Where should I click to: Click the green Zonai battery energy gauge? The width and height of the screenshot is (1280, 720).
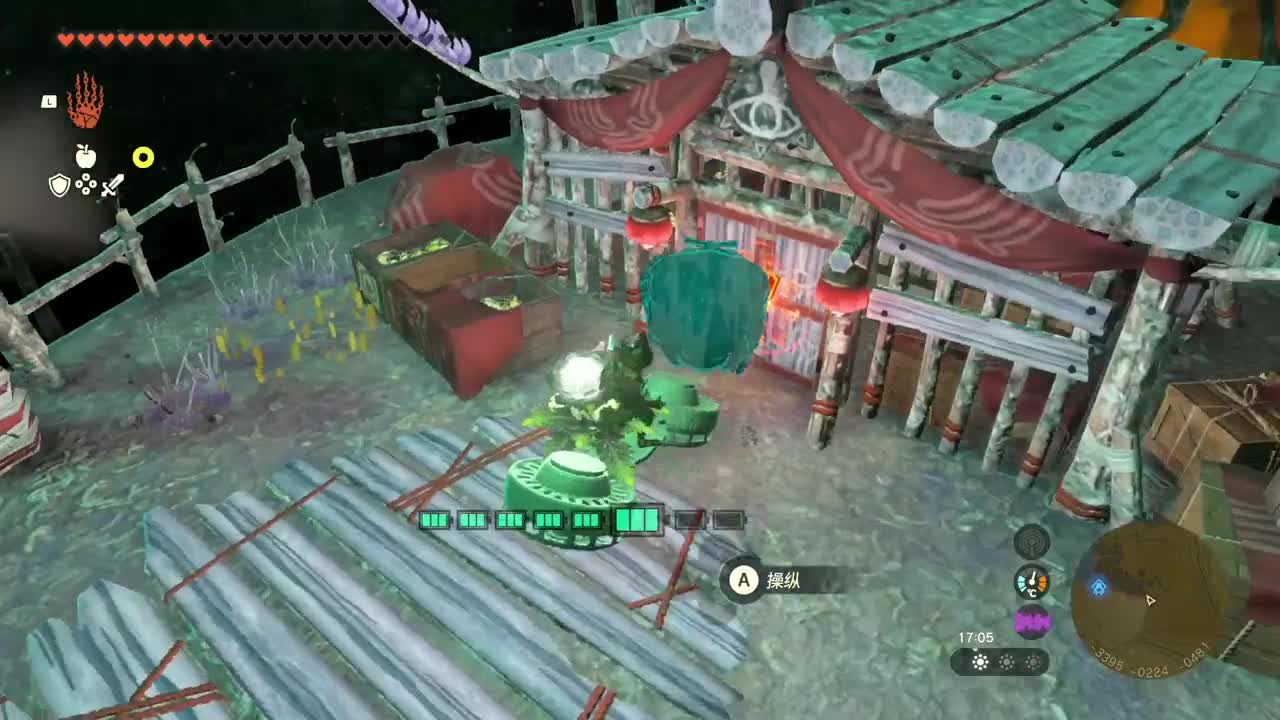pyautogui.click(x=583, y=520)
